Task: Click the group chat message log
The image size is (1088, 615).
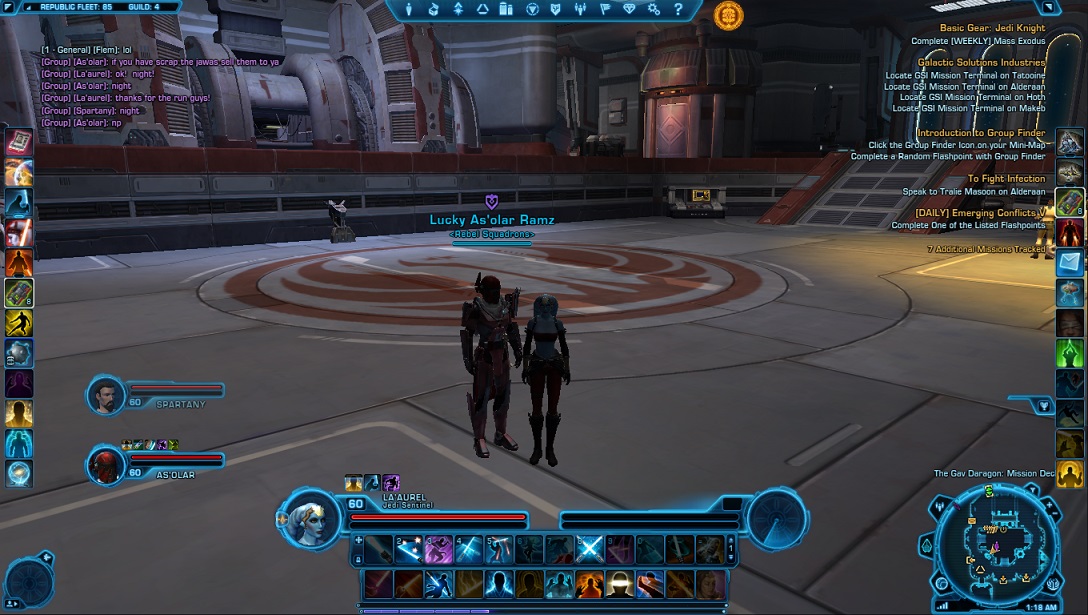Action: [x=160, y=85]
